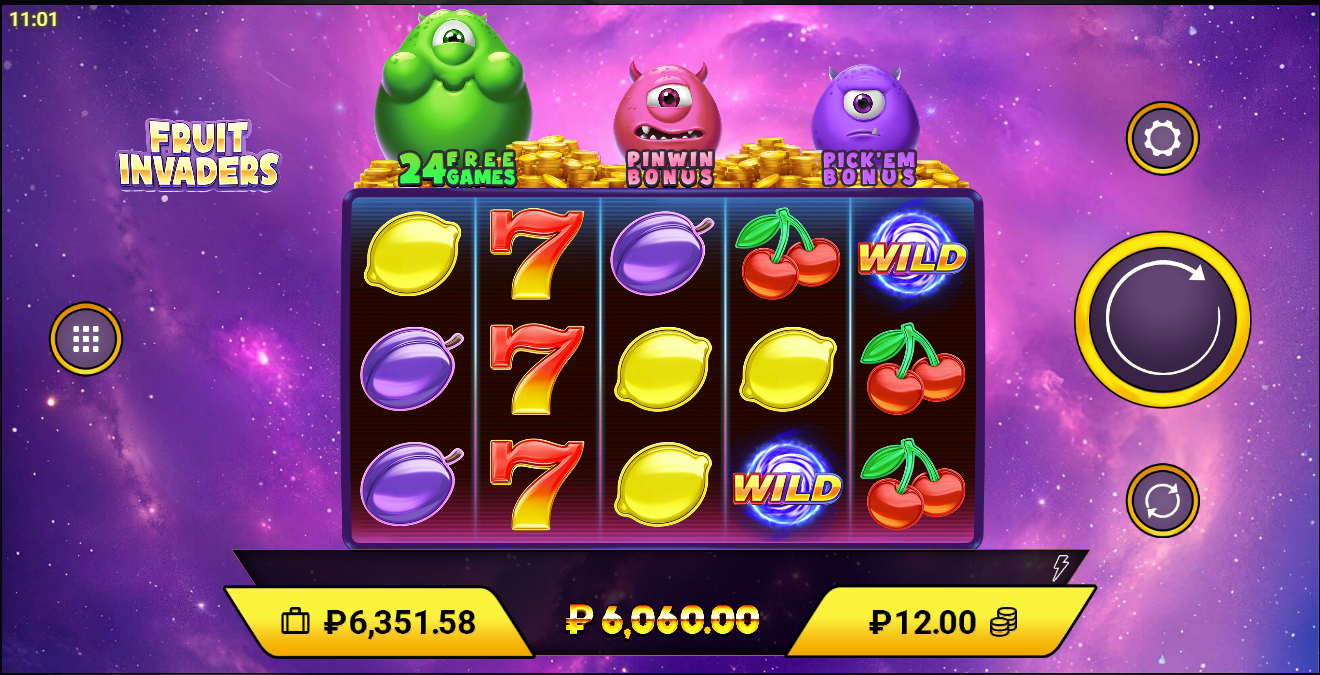Toggle the lightning bolt turbo spin icon

click(x=1060, y=568)
